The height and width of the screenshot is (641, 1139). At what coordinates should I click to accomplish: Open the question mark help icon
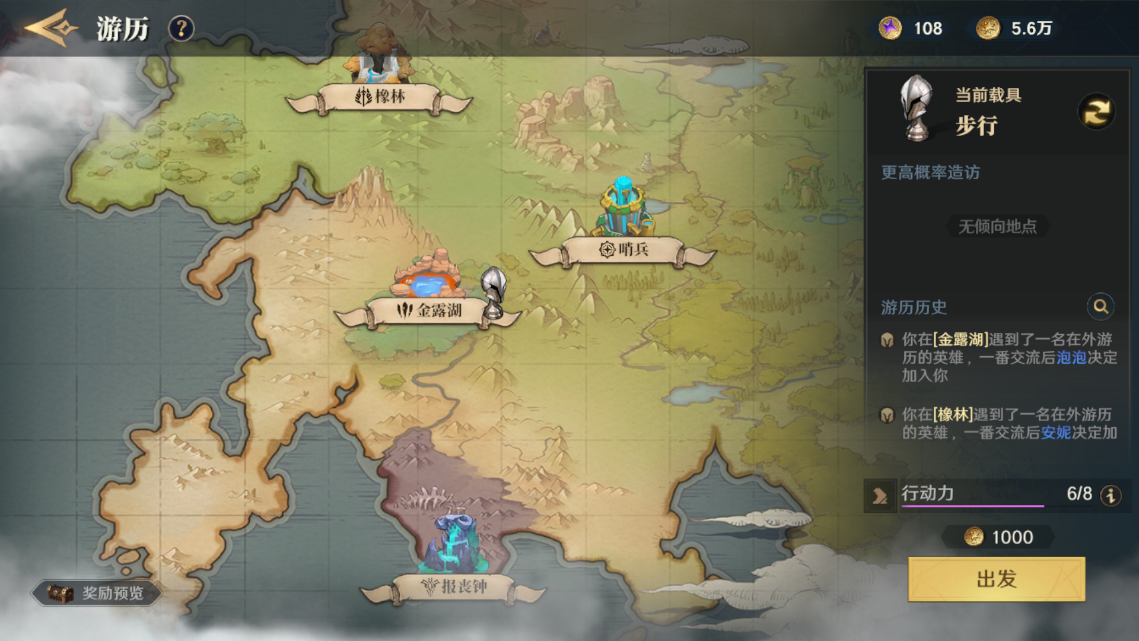click(x=180, y=28)
